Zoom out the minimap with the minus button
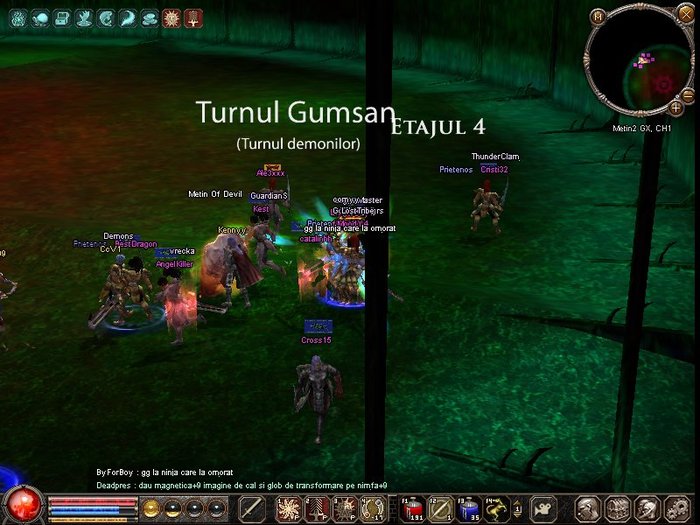This screenshot has width=700, height=525. click(x=689, y=93)
